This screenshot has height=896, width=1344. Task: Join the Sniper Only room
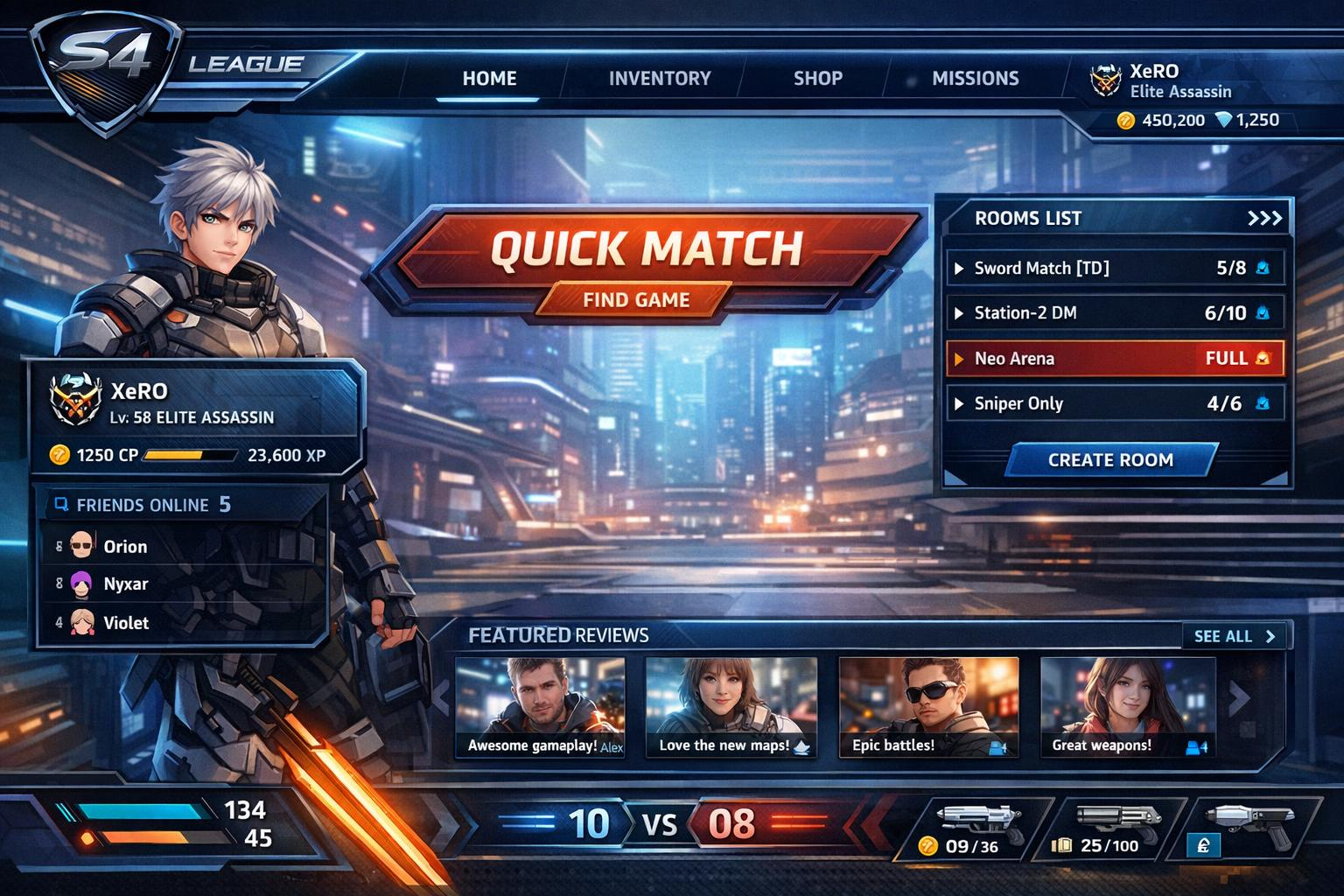coord(1115,403)
